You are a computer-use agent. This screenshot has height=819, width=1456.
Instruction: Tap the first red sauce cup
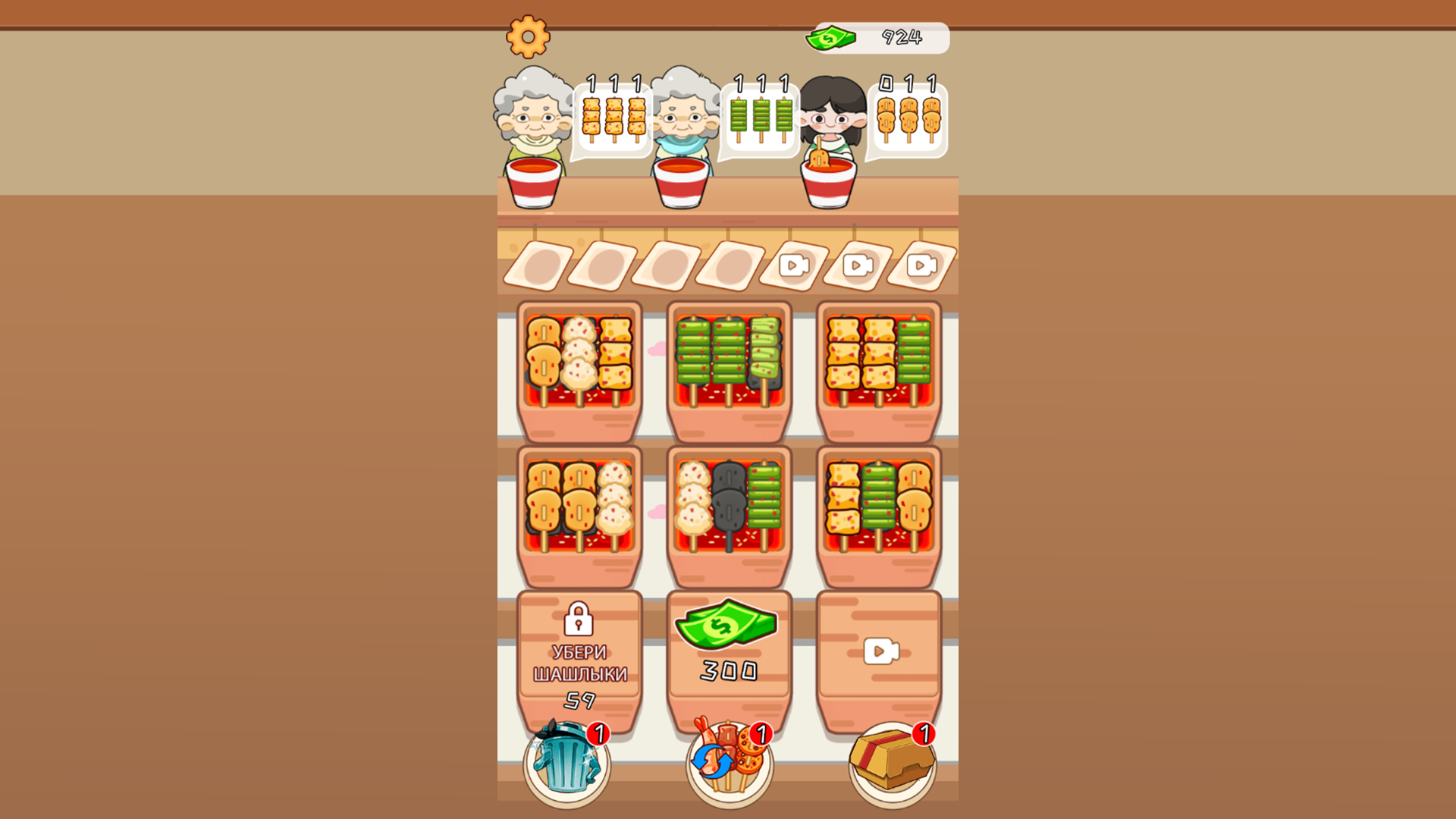[x=535, y=182]
